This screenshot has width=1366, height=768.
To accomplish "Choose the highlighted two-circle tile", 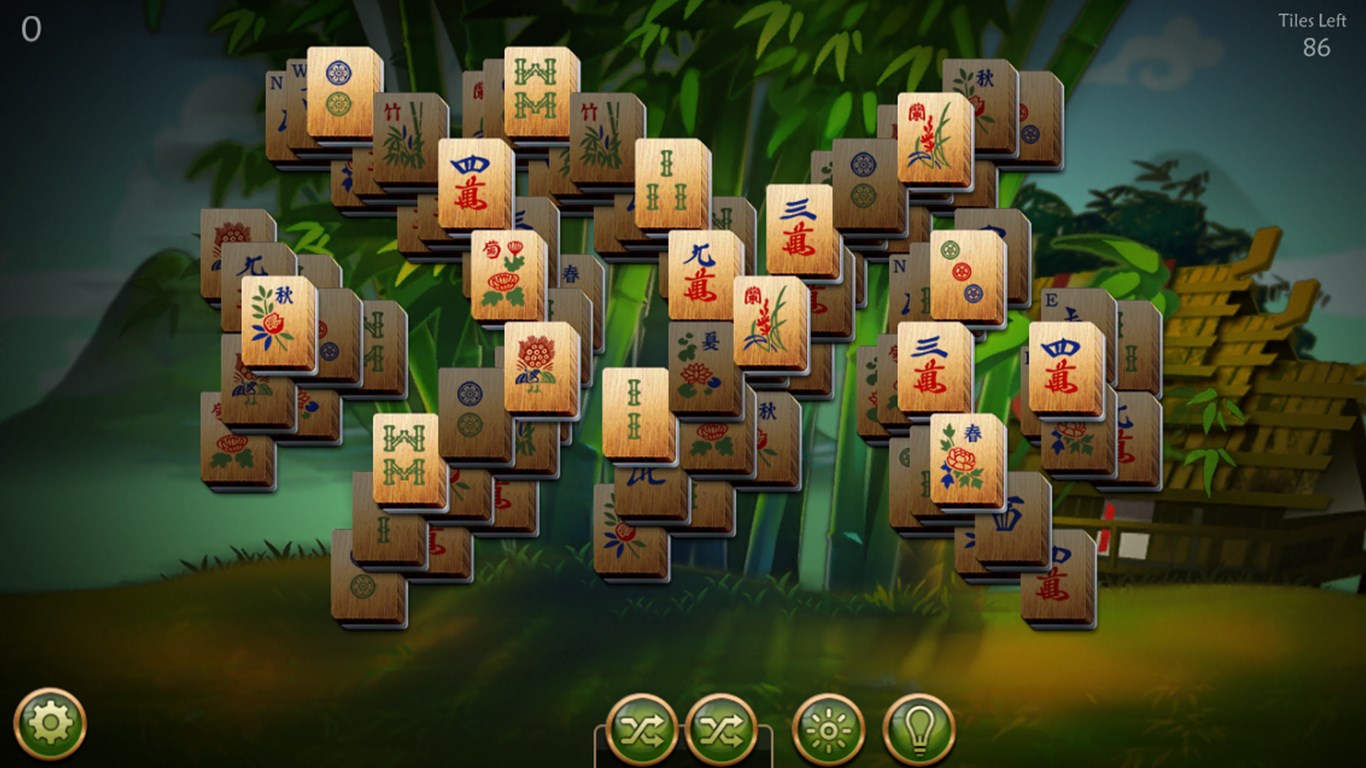I will tap(344, 91).
